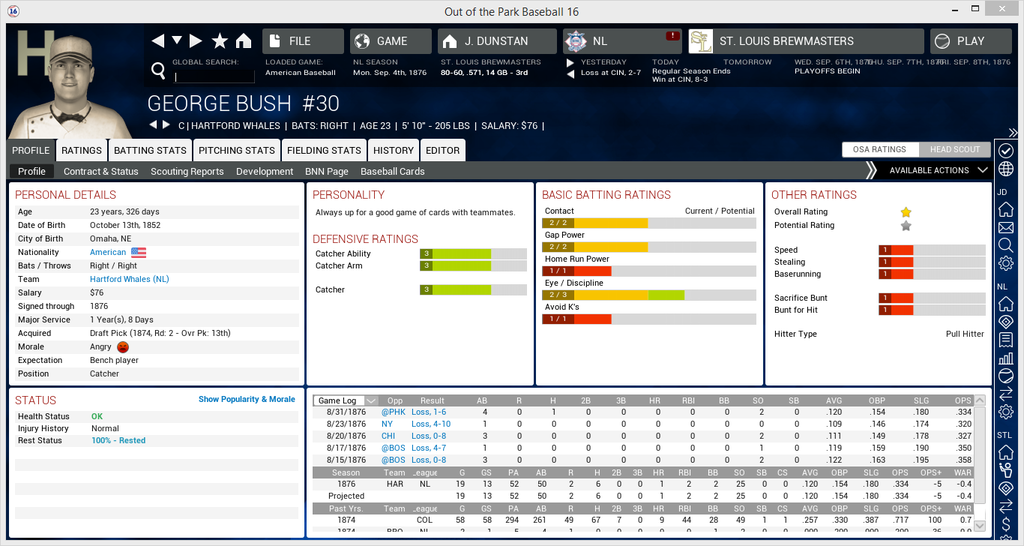Show Popularity & Morale link
This screenshot has height=546, width=1024.
pos(246,399)
